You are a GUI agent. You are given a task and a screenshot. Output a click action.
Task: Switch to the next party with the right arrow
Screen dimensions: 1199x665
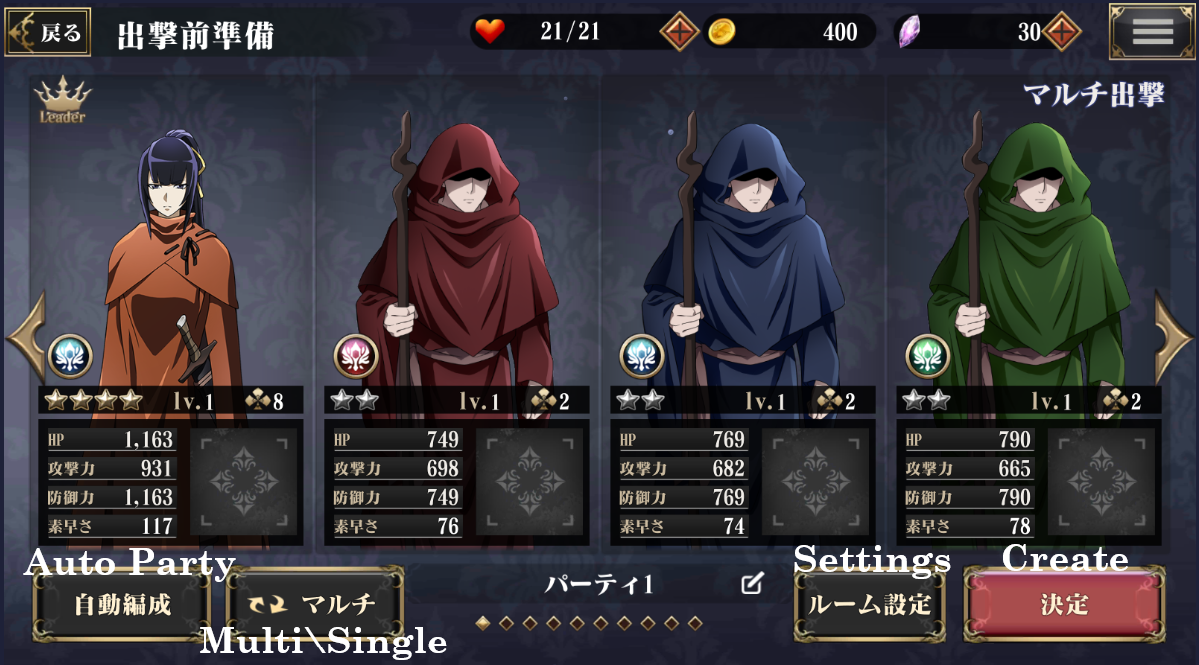click(1174, 335)
